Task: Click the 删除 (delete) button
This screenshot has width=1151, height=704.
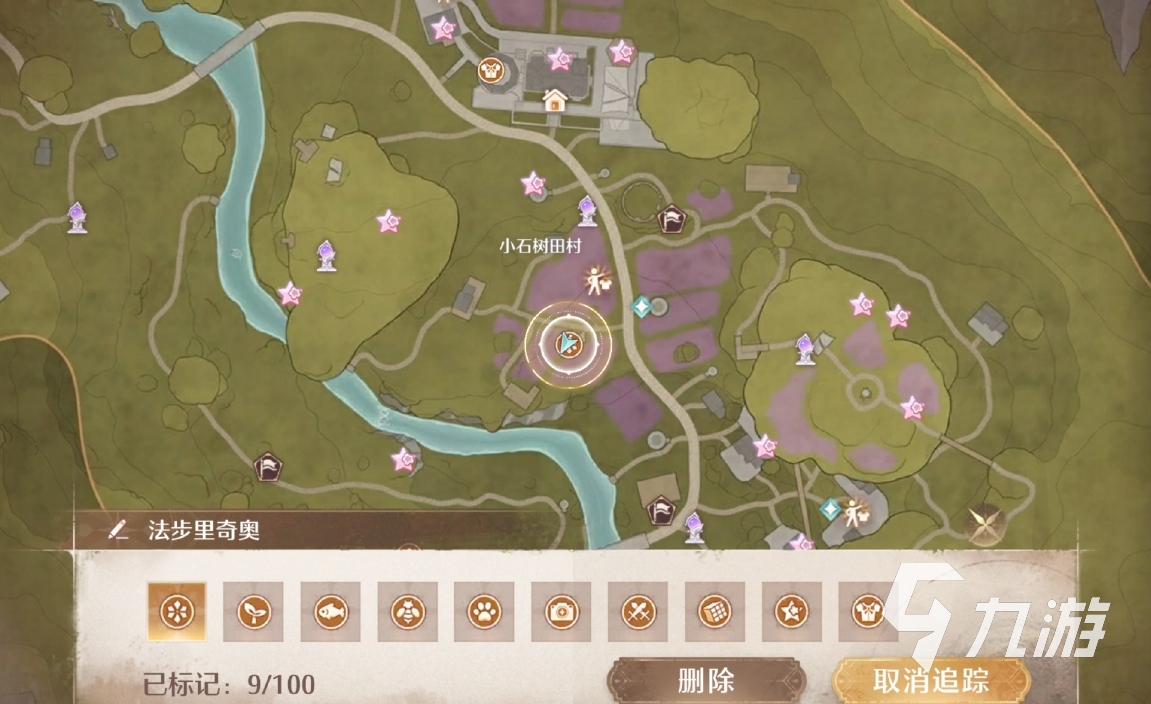Action: point(706,681)
